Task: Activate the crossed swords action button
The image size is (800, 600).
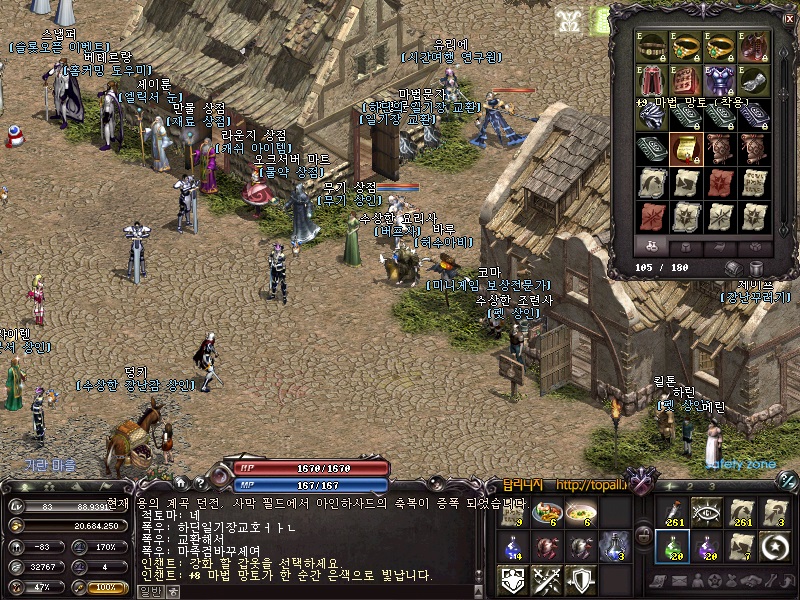Action: coord(547,579)
